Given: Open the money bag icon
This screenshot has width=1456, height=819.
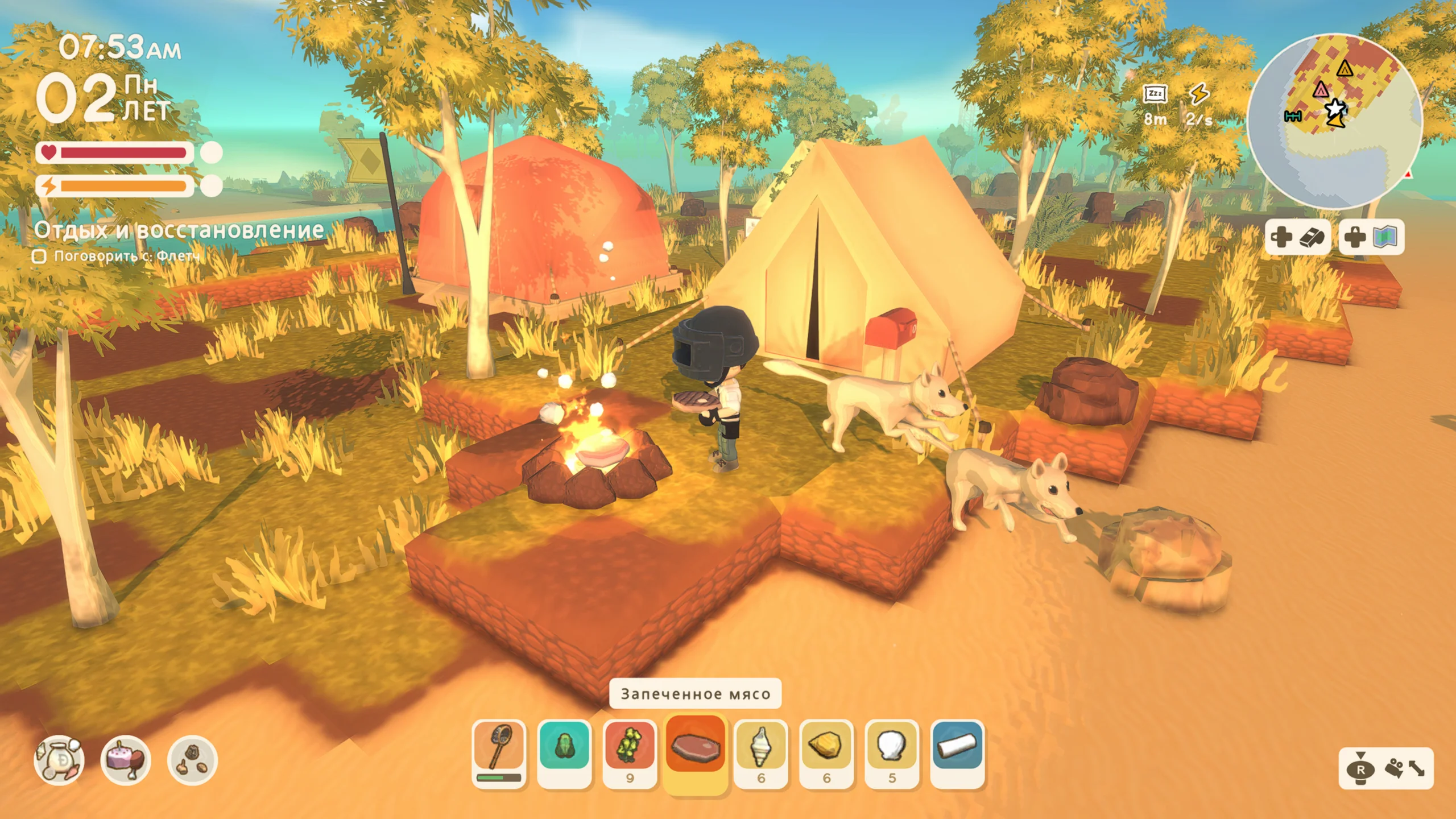Looking at the screenshot, I should click(59, 760).
